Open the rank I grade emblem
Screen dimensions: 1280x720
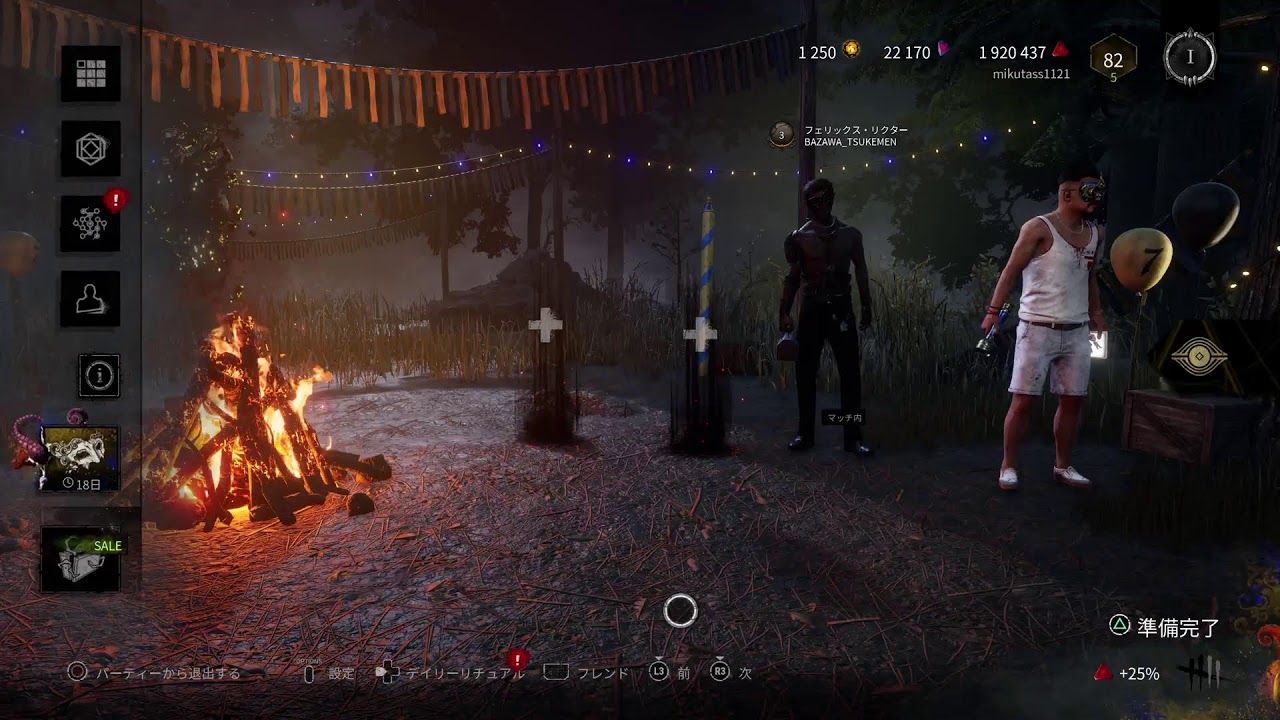coord(1189,57)
